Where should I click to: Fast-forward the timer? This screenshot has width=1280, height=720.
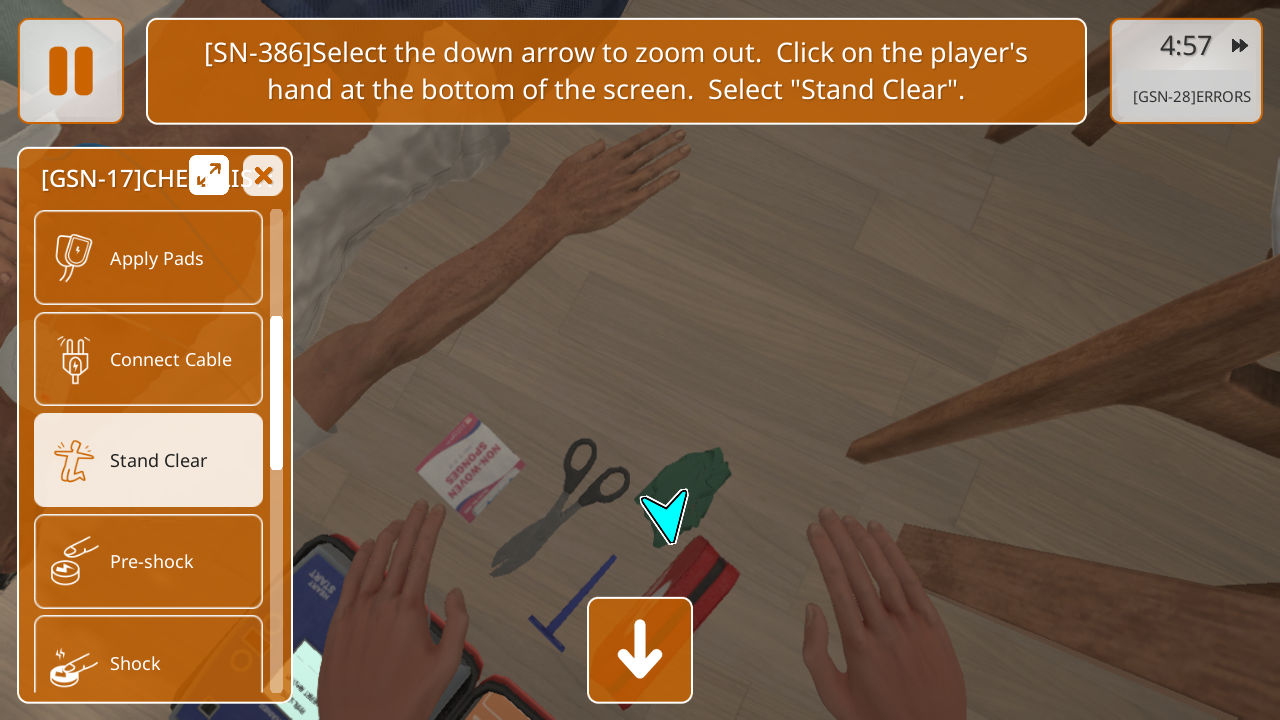point(1240,46)
